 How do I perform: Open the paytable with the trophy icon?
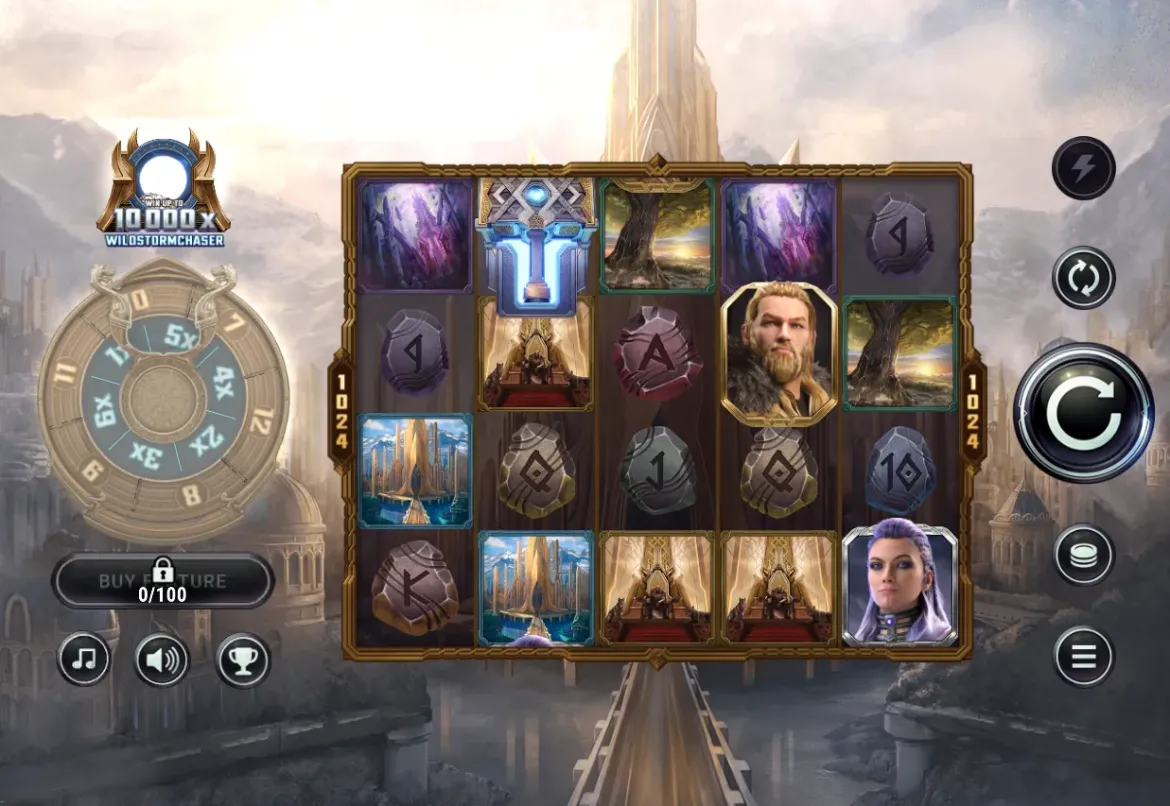click(242, 659)
